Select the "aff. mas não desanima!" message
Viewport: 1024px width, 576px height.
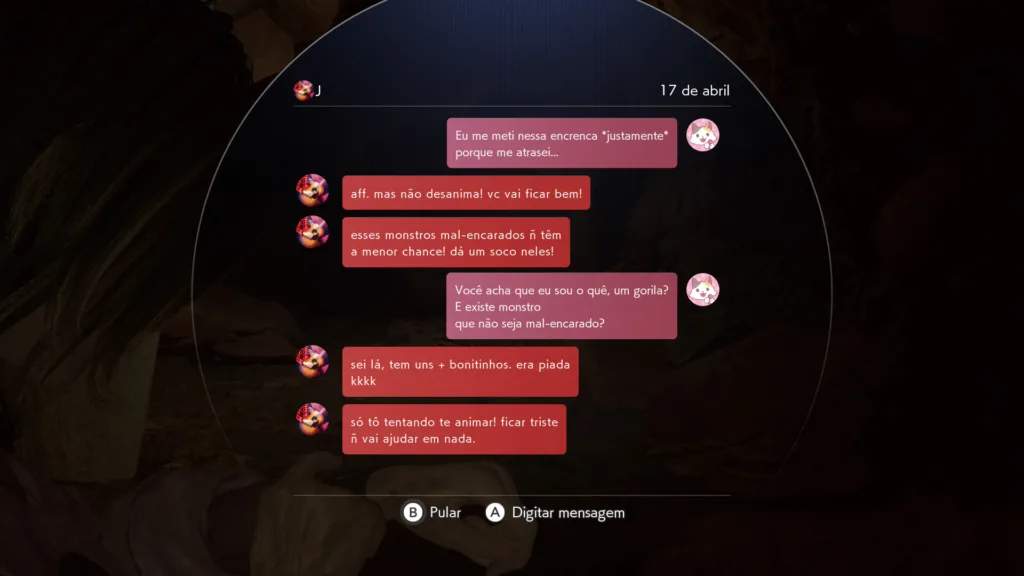click(x=466, y=193)
